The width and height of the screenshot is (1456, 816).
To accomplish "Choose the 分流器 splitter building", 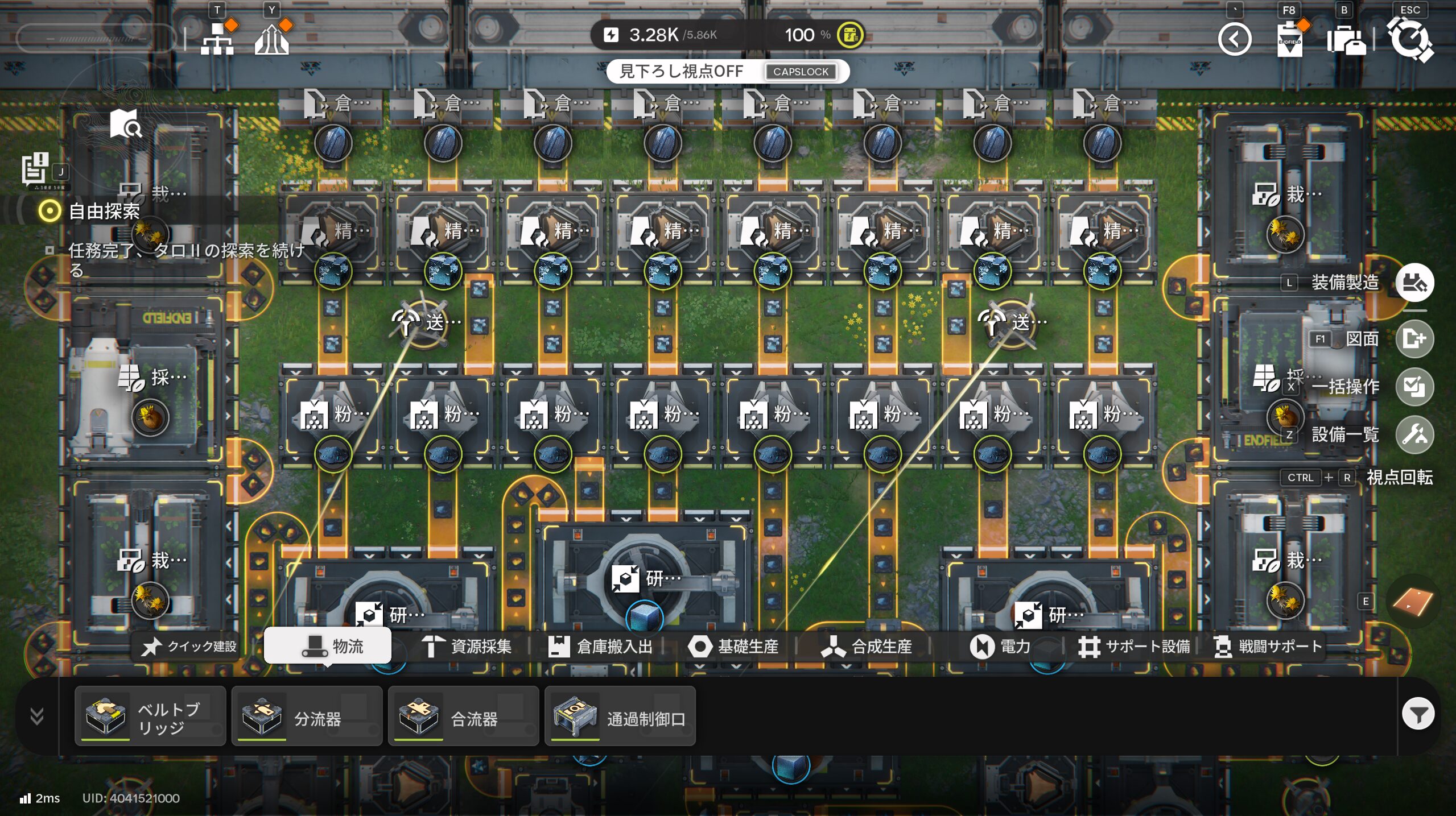I will point(307,716).
